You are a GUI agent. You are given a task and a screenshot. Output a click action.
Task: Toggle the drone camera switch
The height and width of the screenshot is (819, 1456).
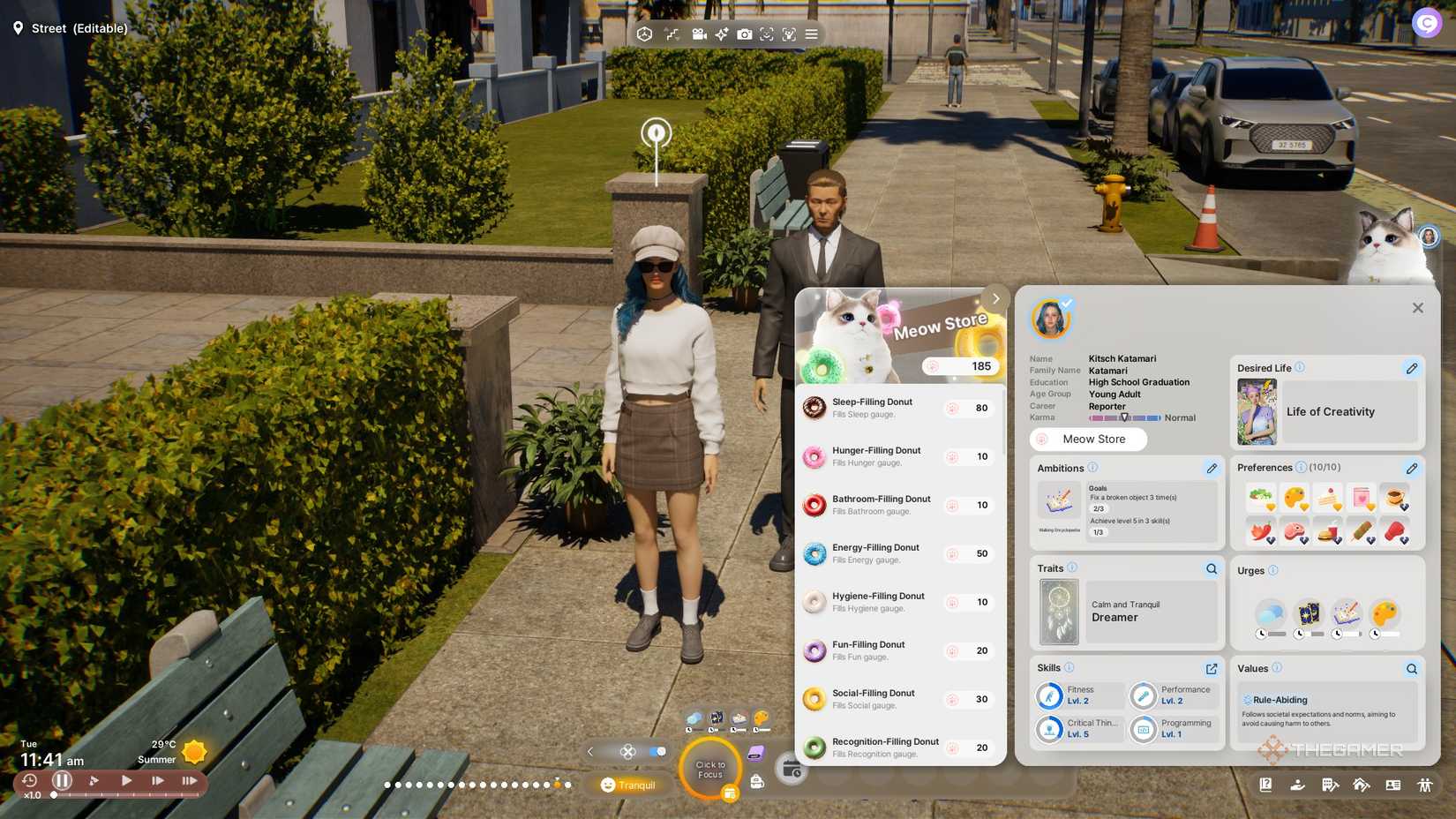pos(657,751)
